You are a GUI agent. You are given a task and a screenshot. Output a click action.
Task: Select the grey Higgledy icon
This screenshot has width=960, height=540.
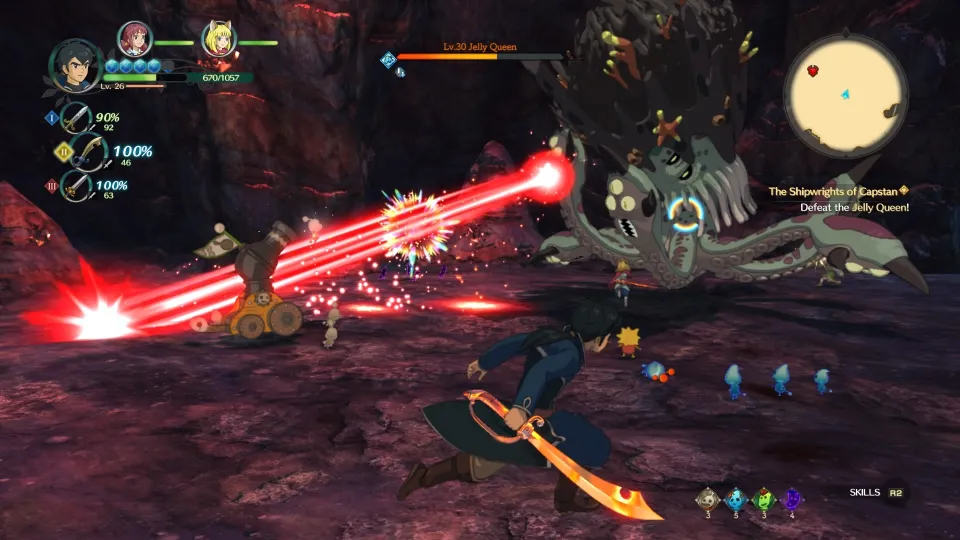[x=708, y=498]
